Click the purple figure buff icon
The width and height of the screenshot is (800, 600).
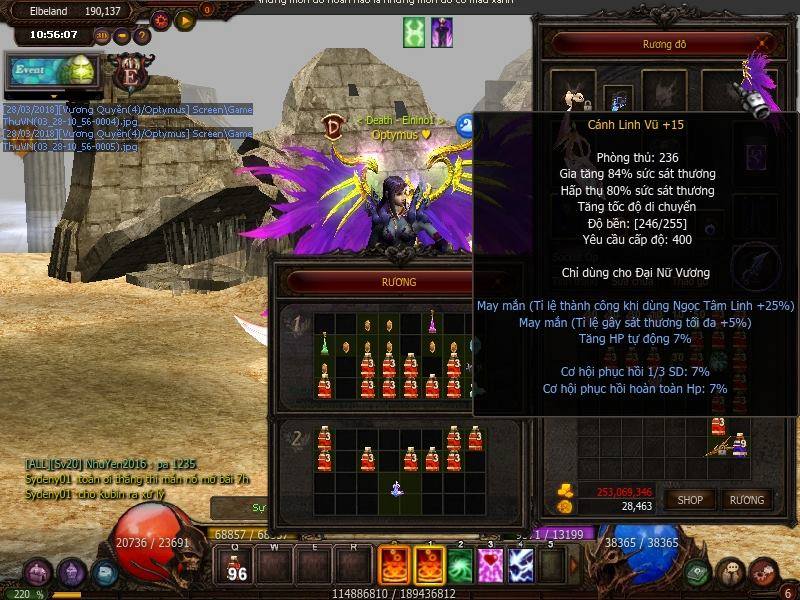point(442,33)
